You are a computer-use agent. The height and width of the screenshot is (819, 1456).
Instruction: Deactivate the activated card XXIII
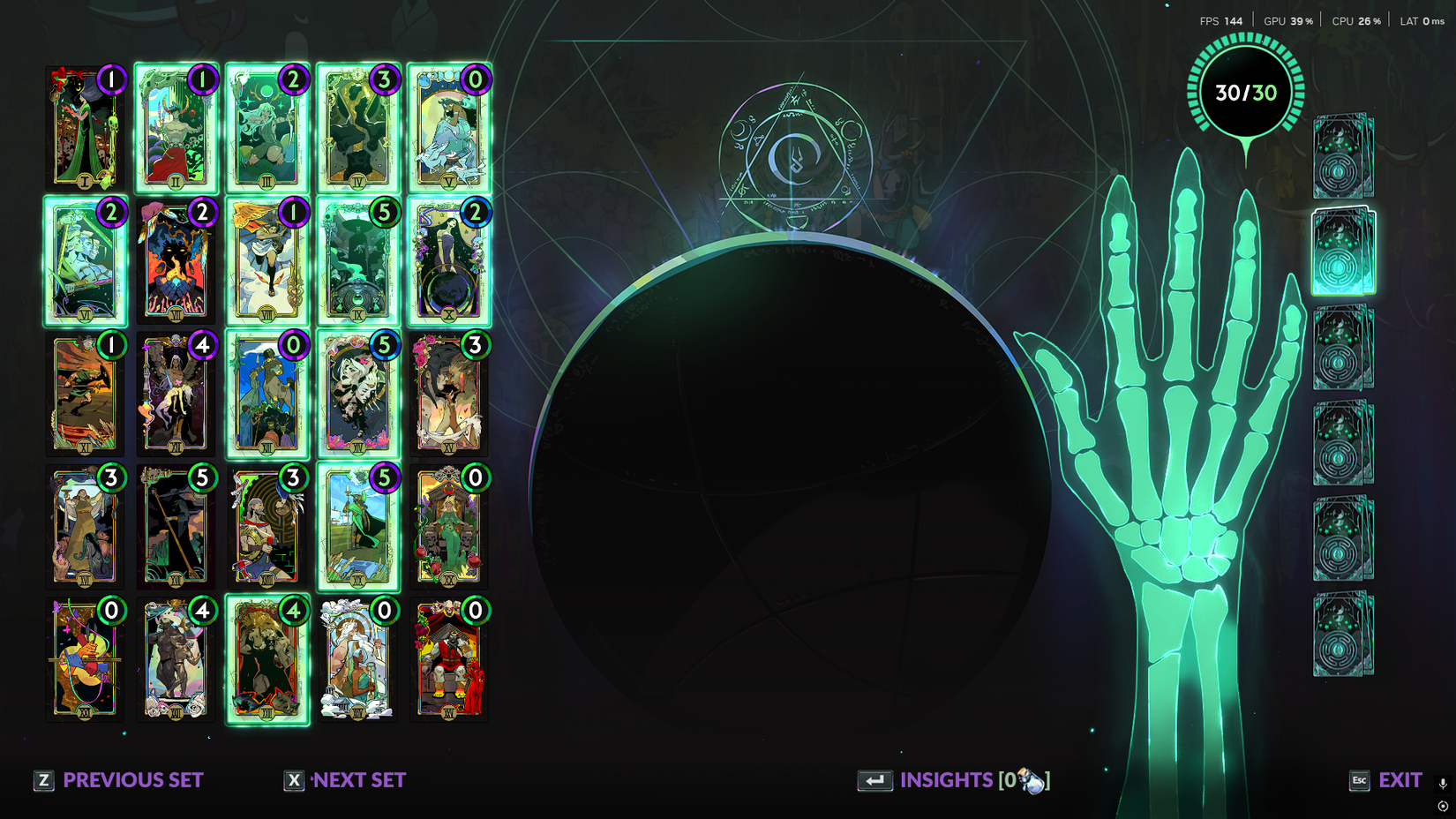(266, 659)
